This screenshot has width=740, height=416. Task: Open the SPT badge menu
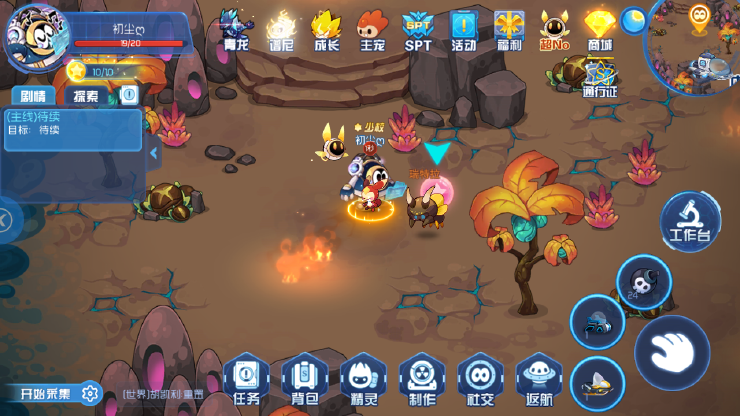coord(418,30)
